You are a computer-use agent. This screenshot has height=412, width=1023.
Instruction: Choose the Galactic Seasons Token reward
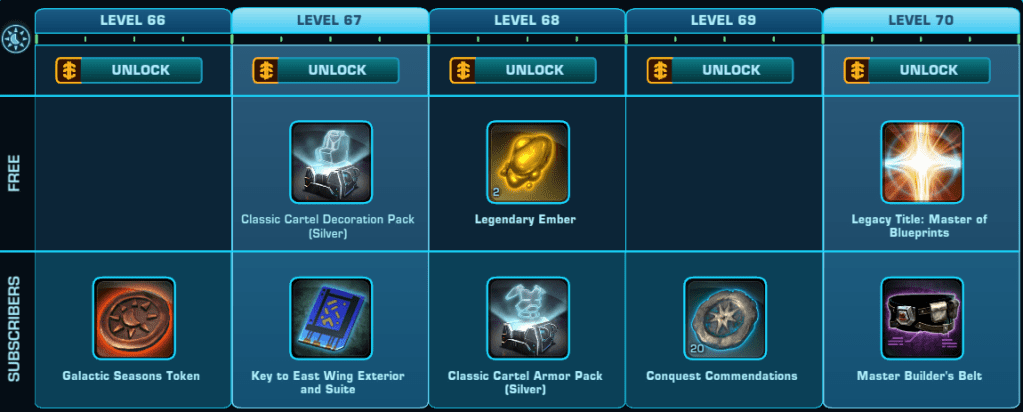point(133,319)
